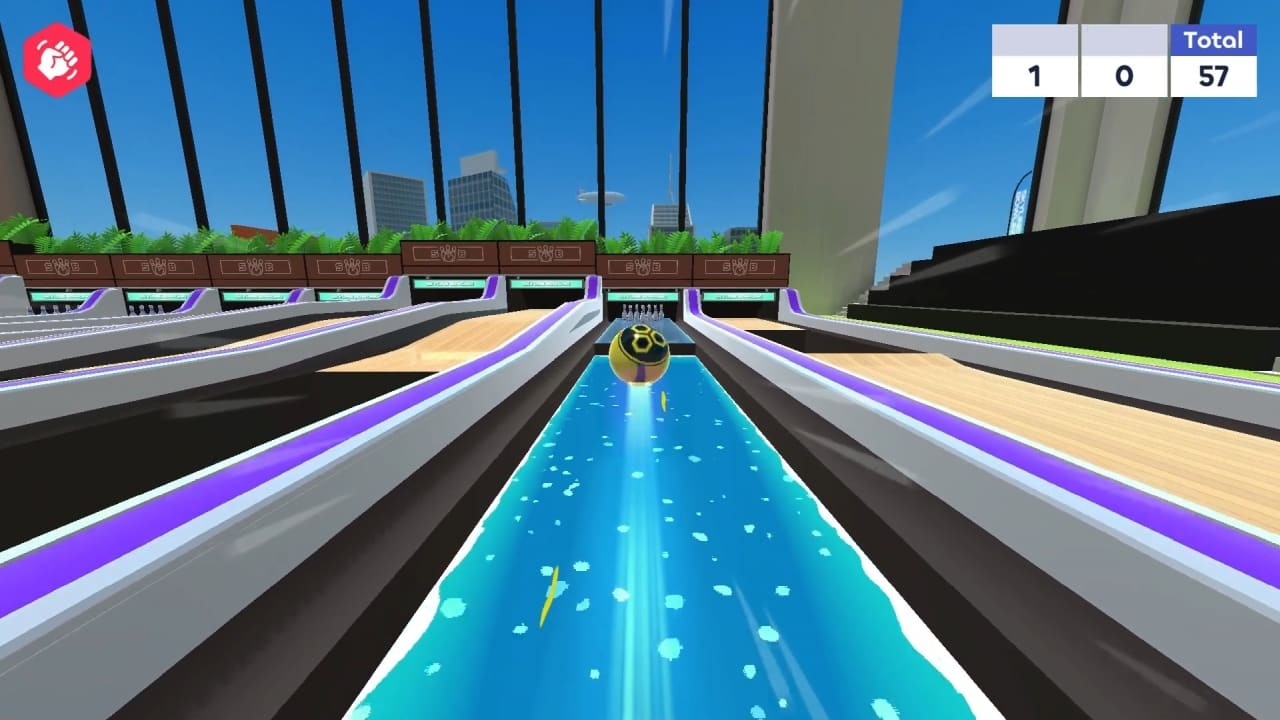Click the pin deck at the end of the lane

(x=642, y=310)
